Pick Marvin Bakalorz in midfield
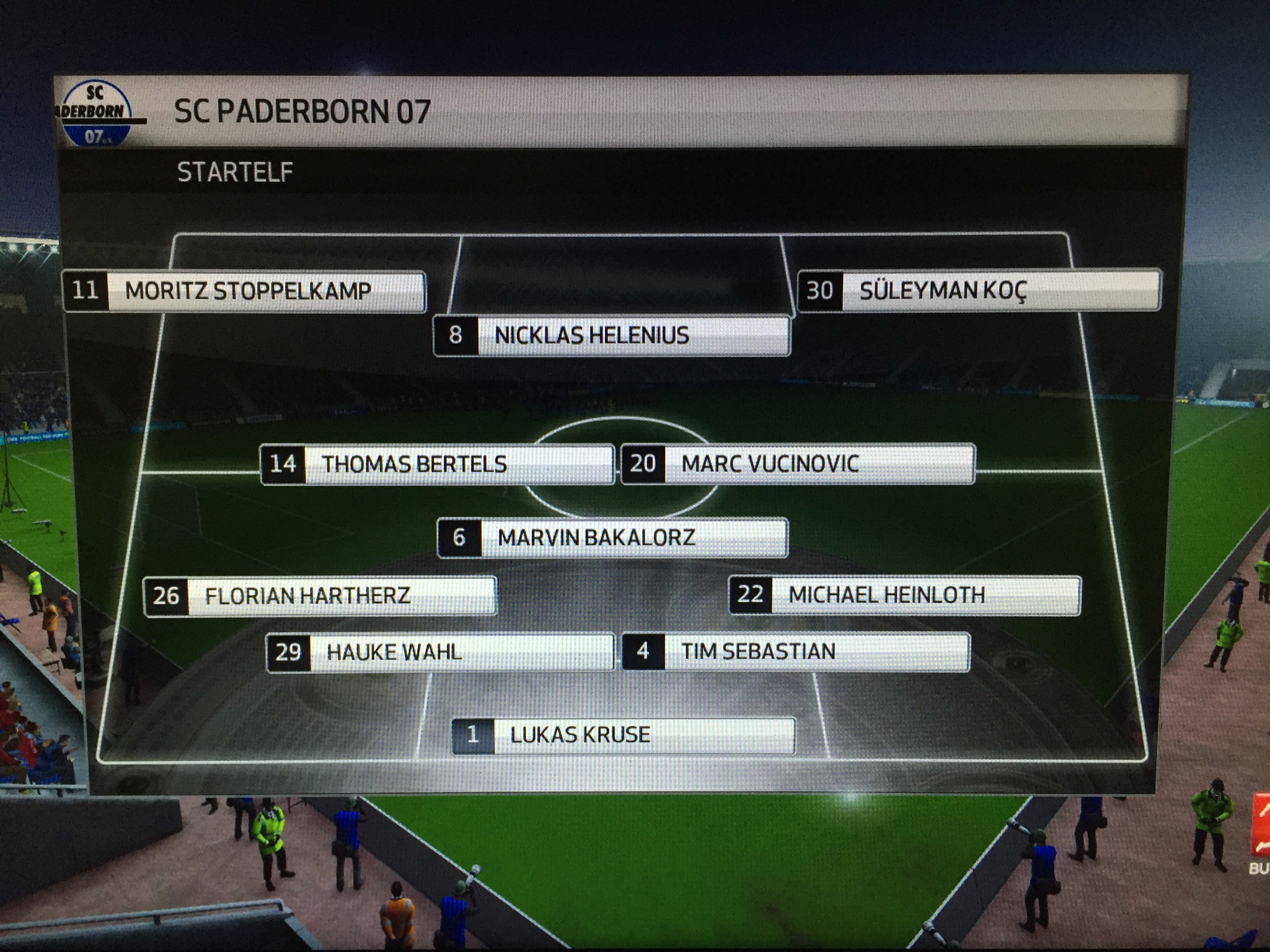Image resolution: width=1270 pixels, height=952 pixels. click(612, 537)
